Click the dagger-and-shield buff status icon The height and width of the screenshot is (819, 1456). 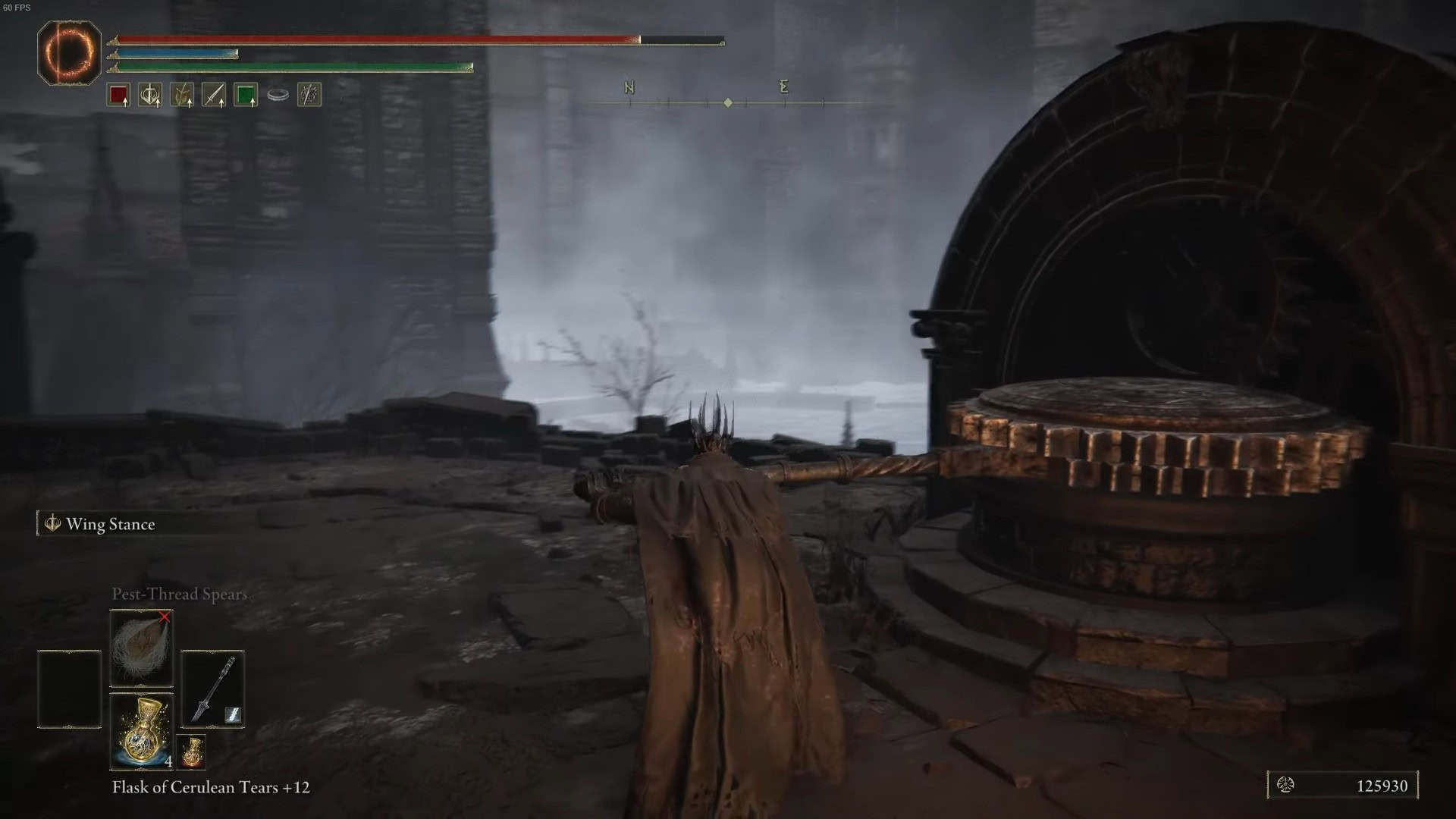click(x=150, y=95)
